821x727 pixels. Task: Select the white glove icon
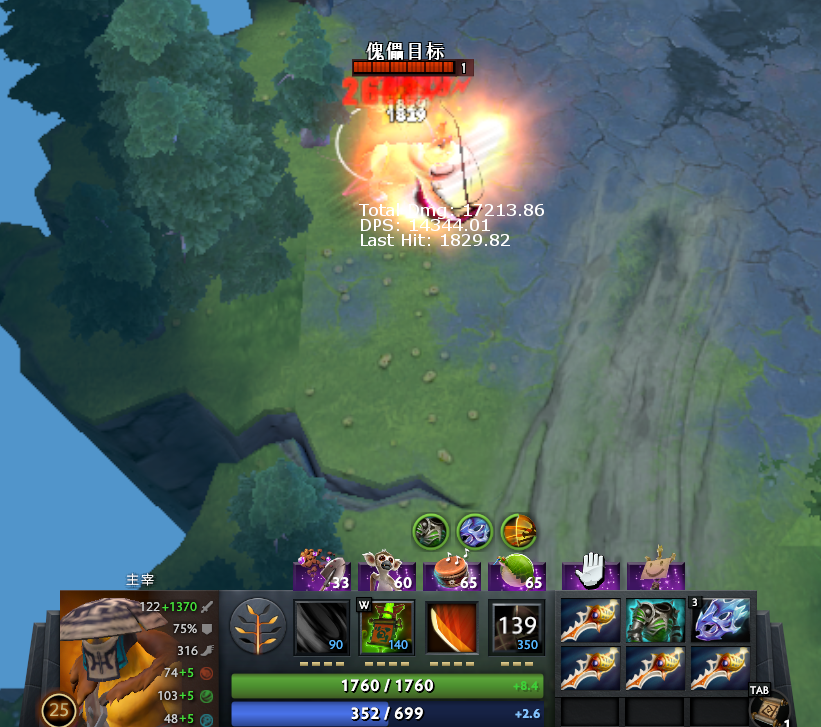pos(590,570)
